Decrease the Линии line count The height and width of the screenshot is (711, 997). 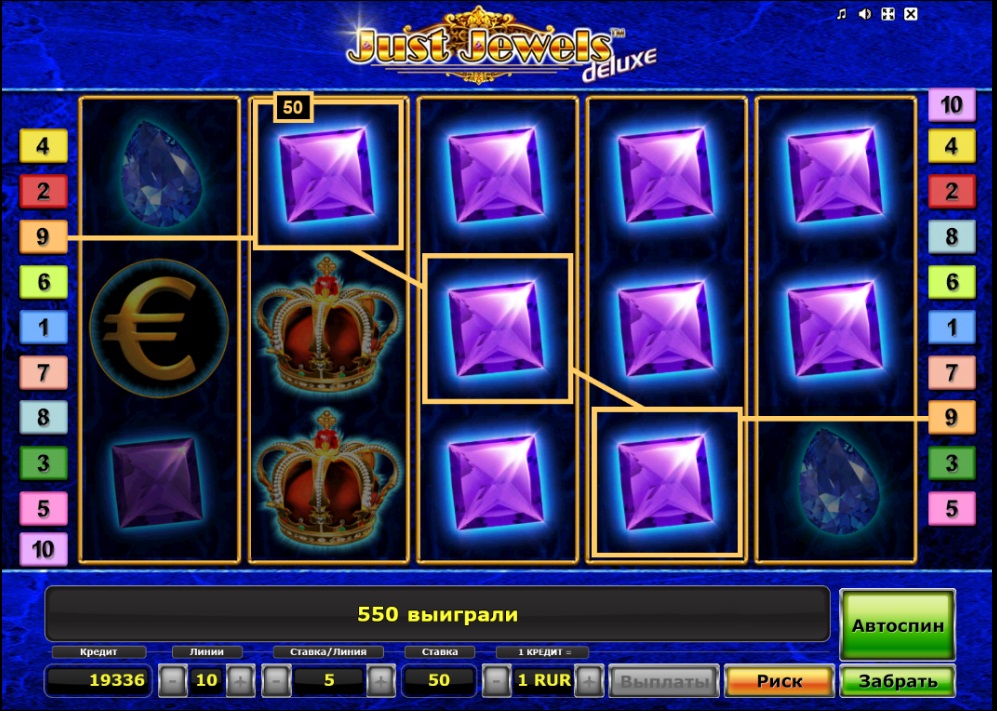pos(173,681)
